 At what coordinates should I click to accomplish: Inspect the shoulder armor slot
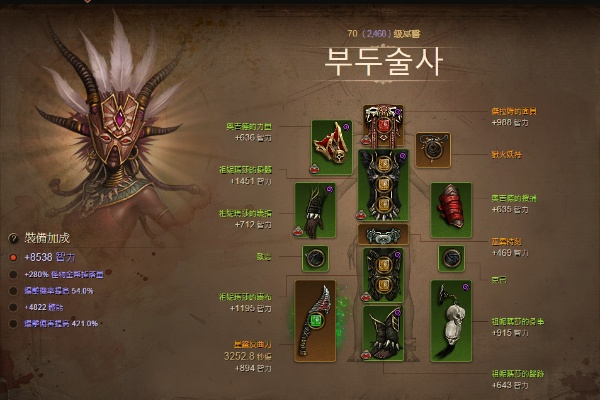point(332,143)
